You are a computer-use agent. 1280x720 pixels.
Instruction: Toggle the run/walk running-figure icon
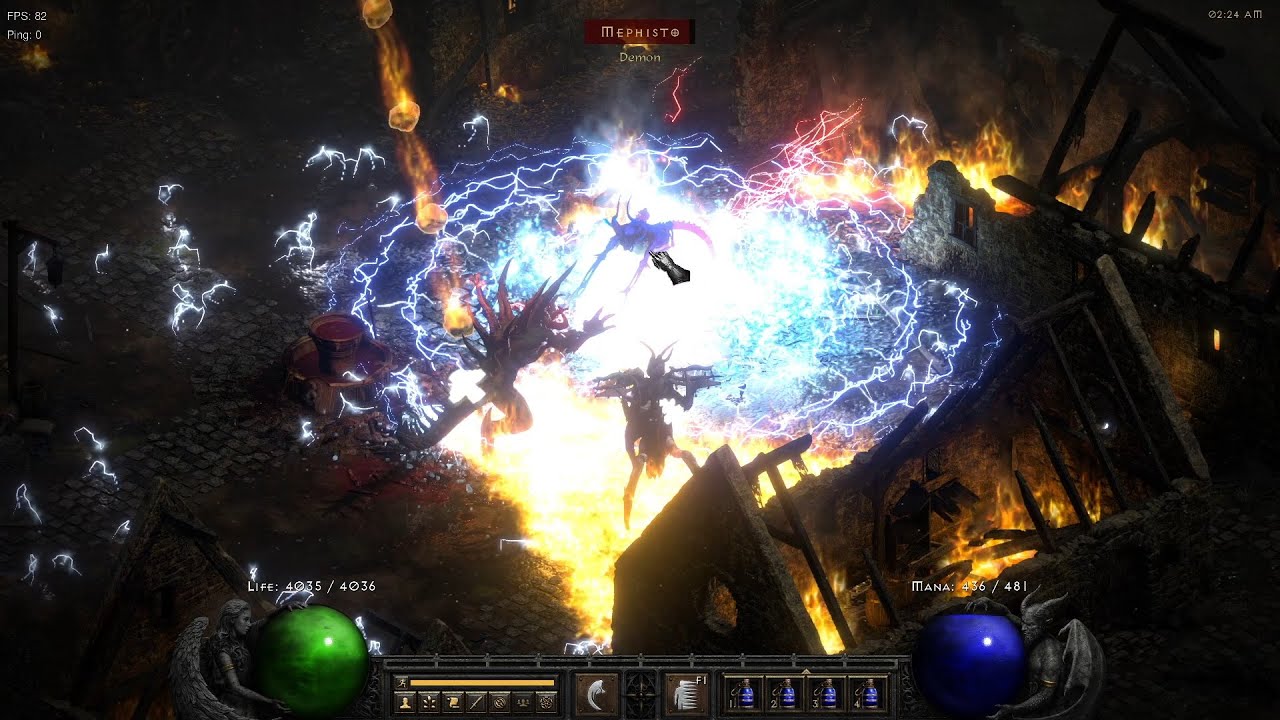[400, 682]
